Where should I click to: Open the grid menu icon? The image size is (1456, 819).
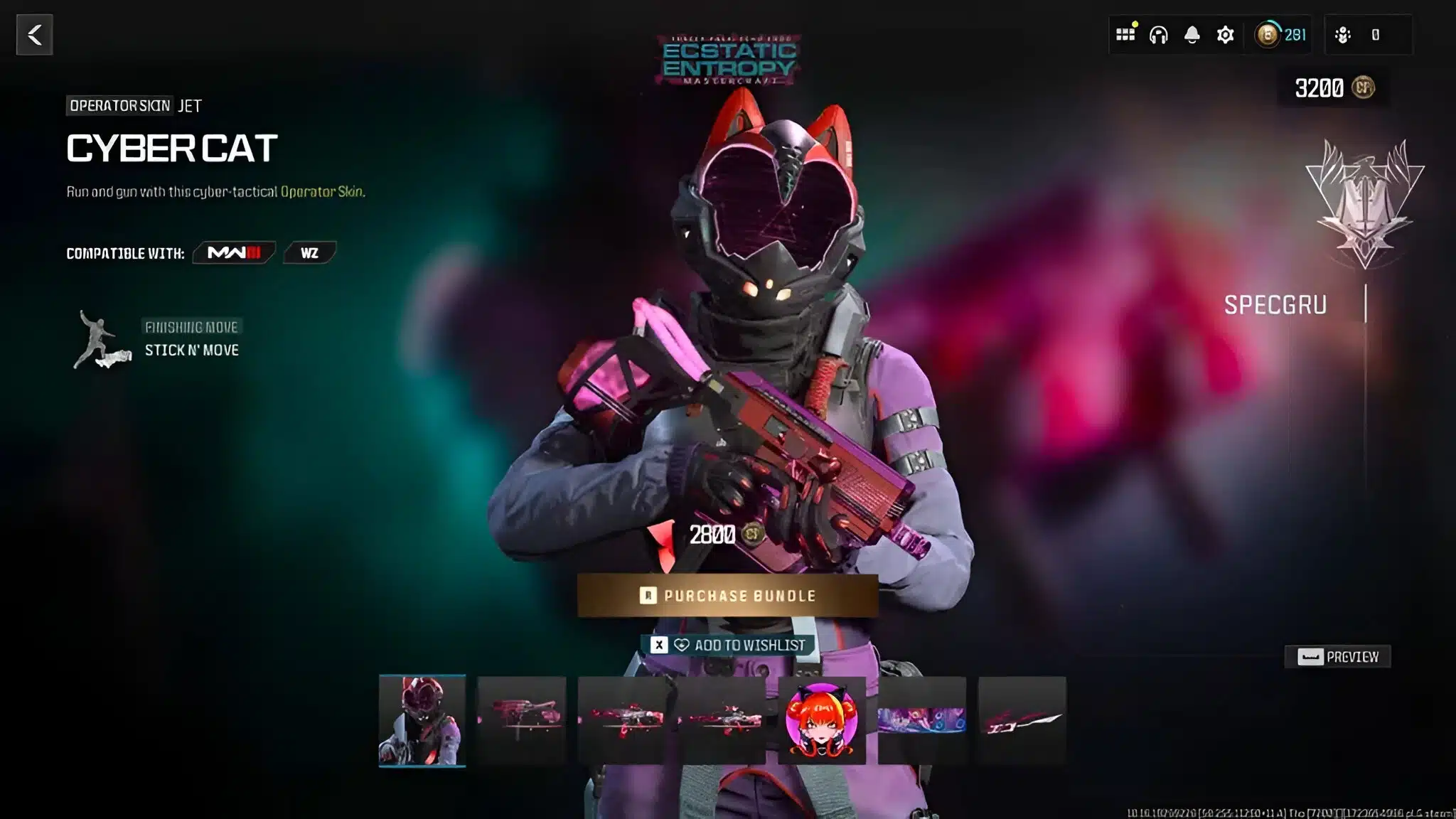pyautogui.click(x=1125, y=35)
